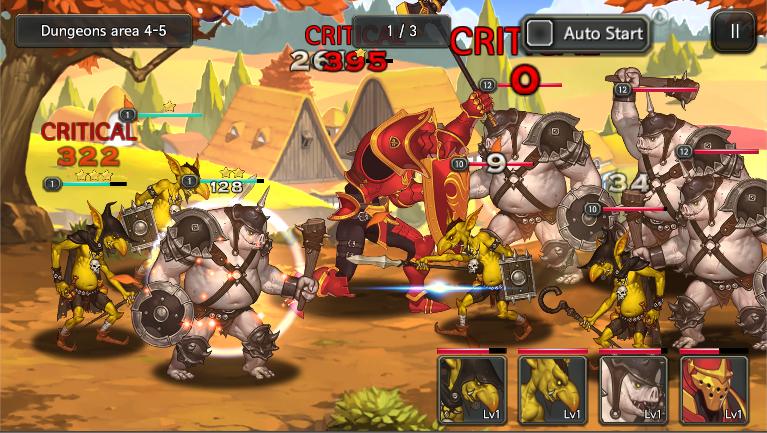Viewport: 767px width, 433px height.
Task: Select the red knight hero portrait
Action: tap(714, 389)
